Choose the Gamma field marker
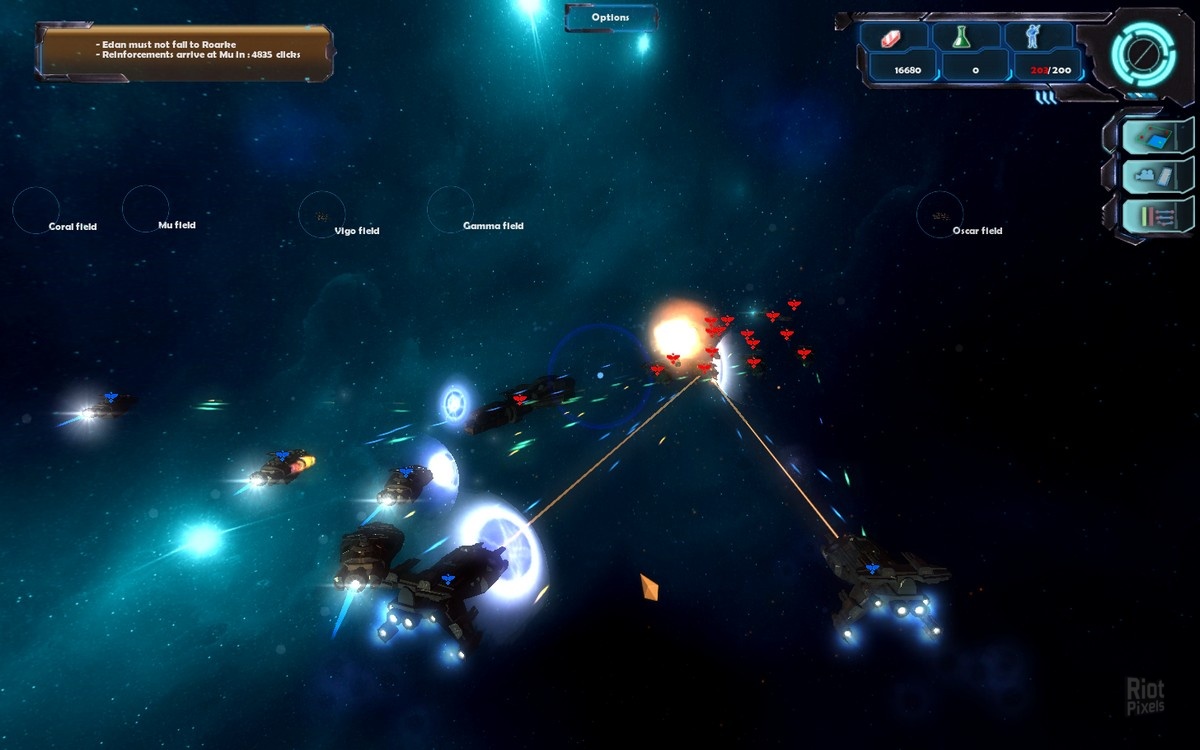1200x750 pixels. click(x=450, y=209)
